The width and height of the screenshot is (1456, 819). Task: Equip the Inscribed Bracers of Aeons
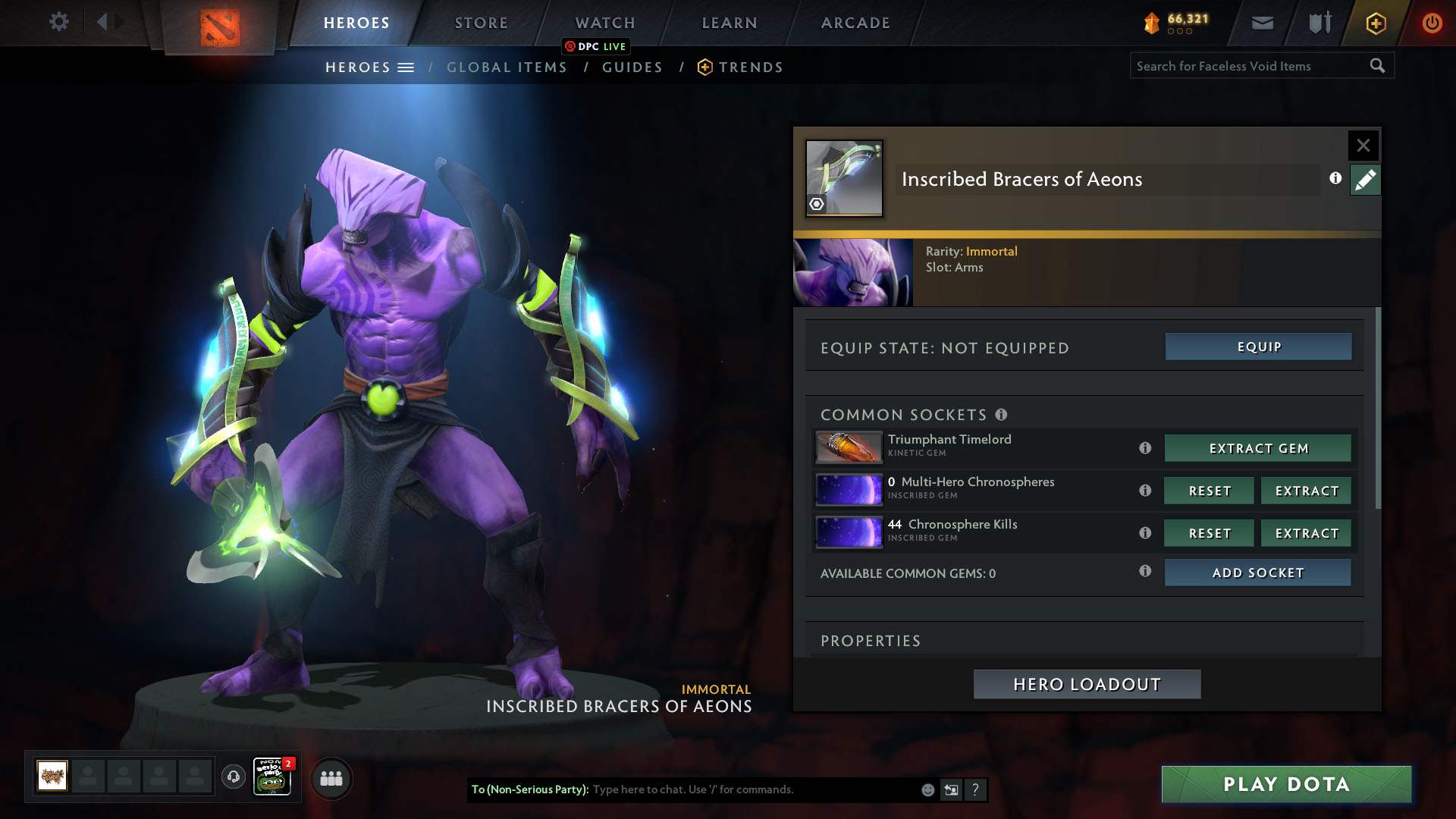[x=1258, y=347]
